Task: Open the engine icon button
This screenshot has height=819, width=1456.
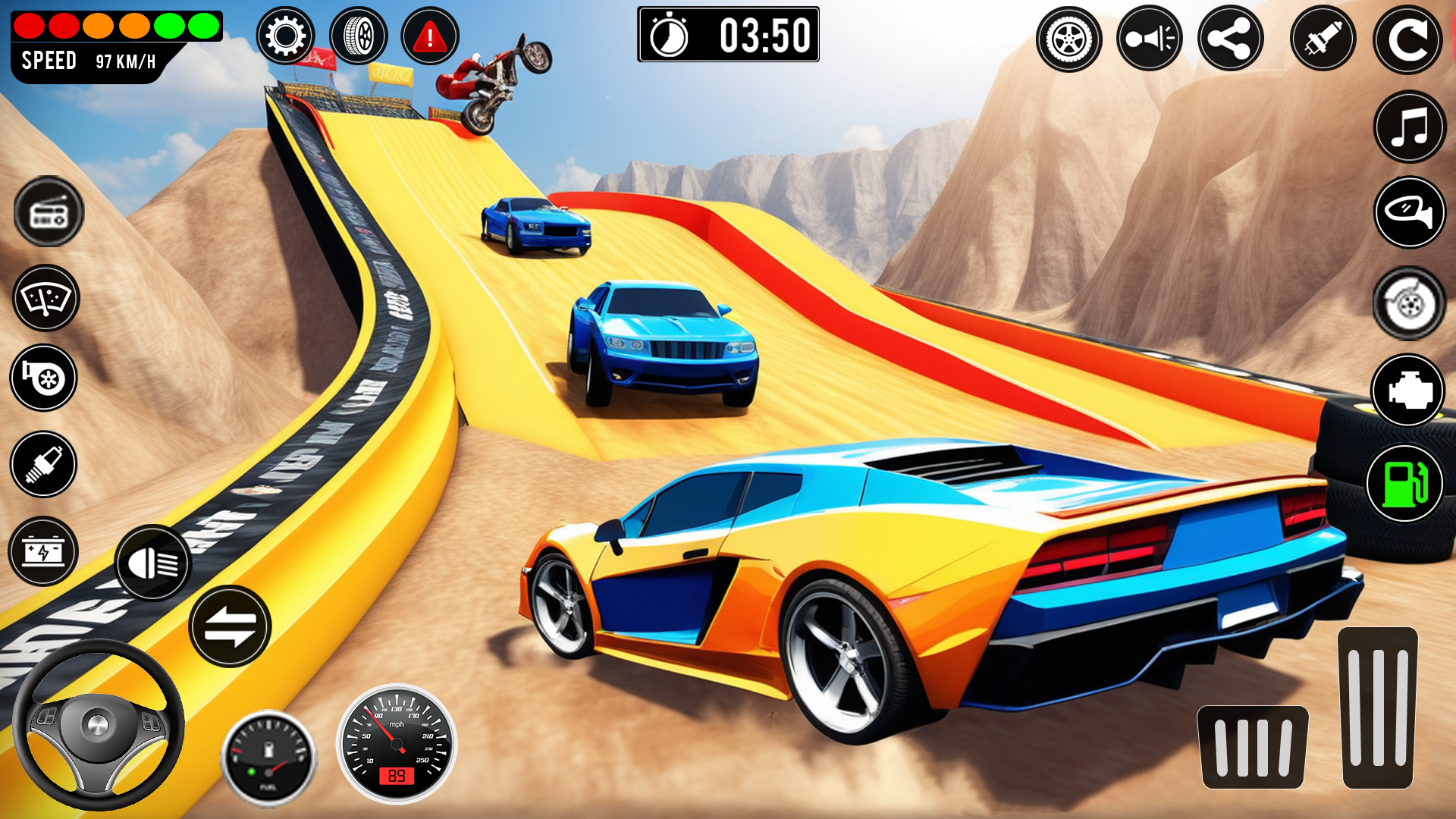Action: 1408,391
